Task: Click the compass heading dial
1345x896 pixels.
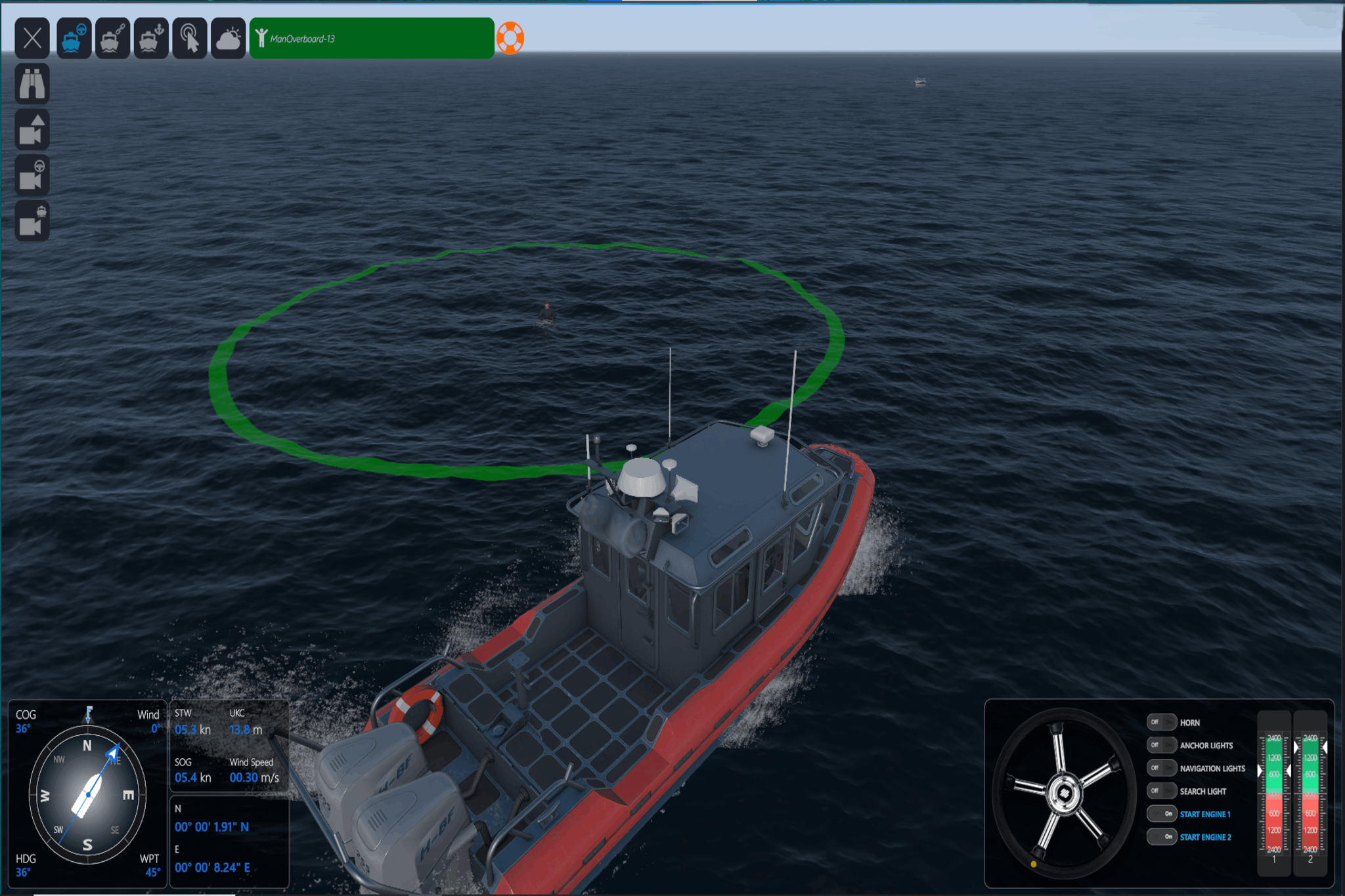Action: tap(87, 795)
